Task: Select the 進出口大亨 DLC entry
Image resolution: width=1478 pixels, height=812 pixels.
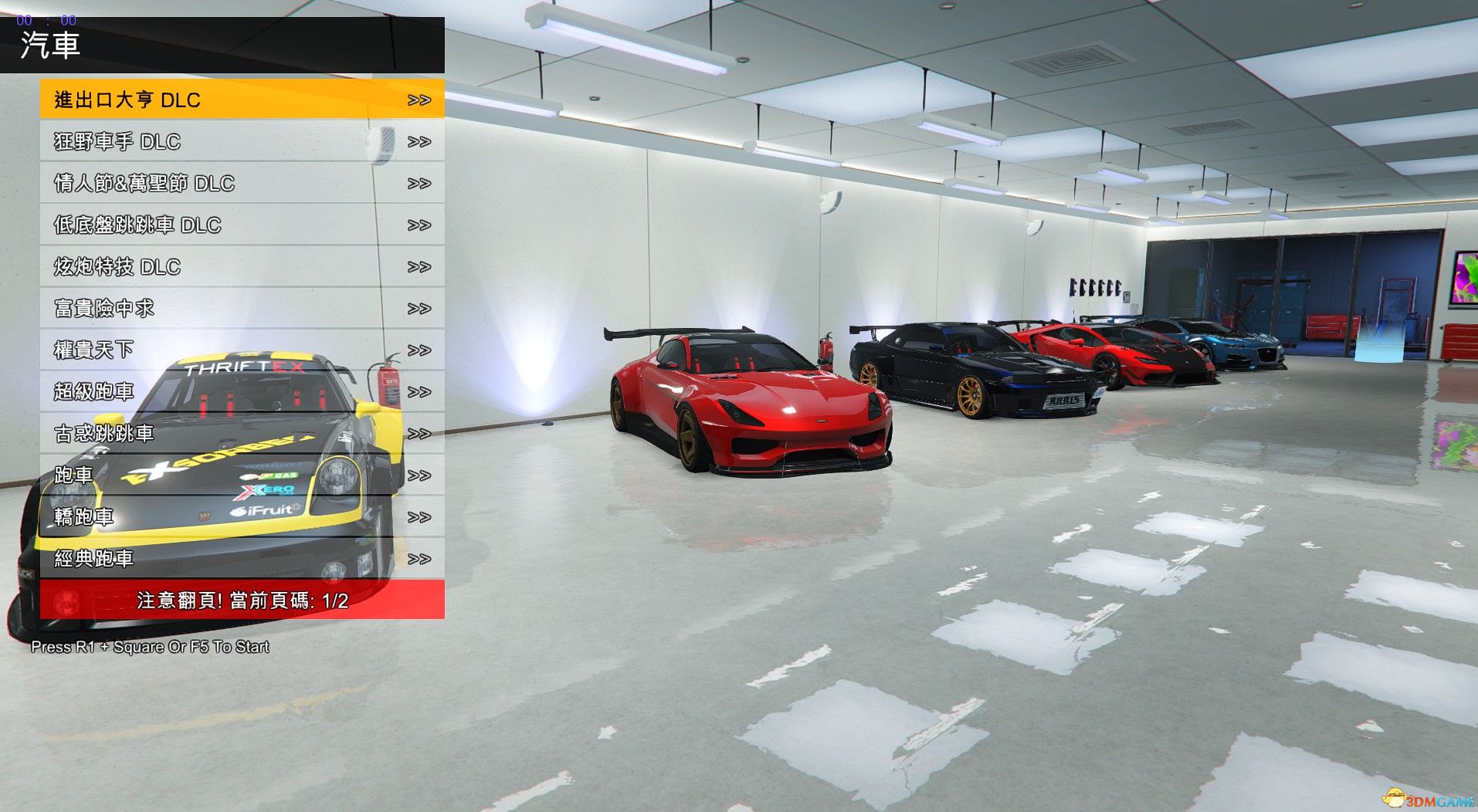Action: pyautogui.click(x=242, y=100)
